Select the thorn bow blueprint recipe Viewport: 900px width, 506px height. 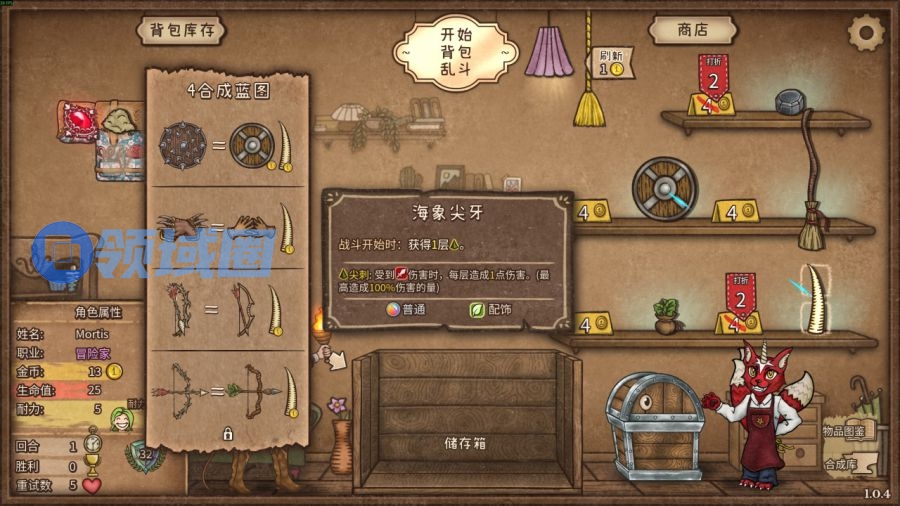click(228, 307)
